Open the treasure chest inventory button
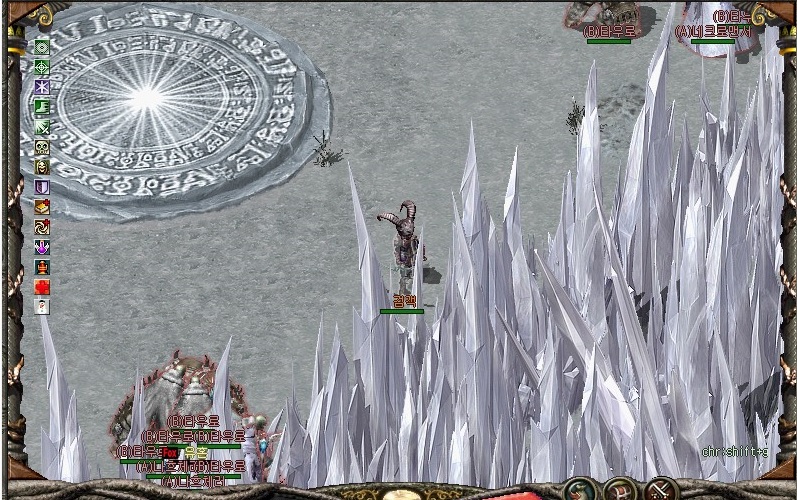797x500 pixels. pos(620,490)
